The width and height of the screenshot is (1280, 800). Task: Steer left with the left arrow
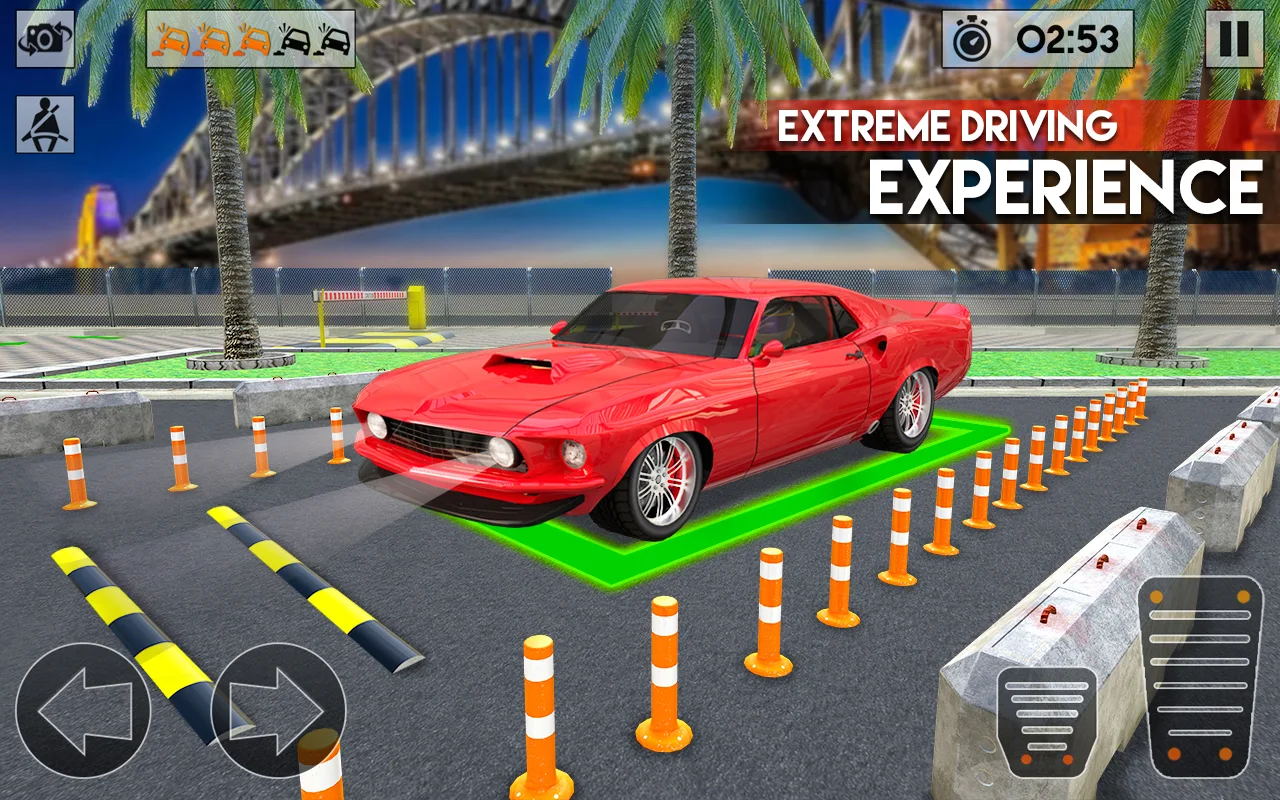(83, 710)
